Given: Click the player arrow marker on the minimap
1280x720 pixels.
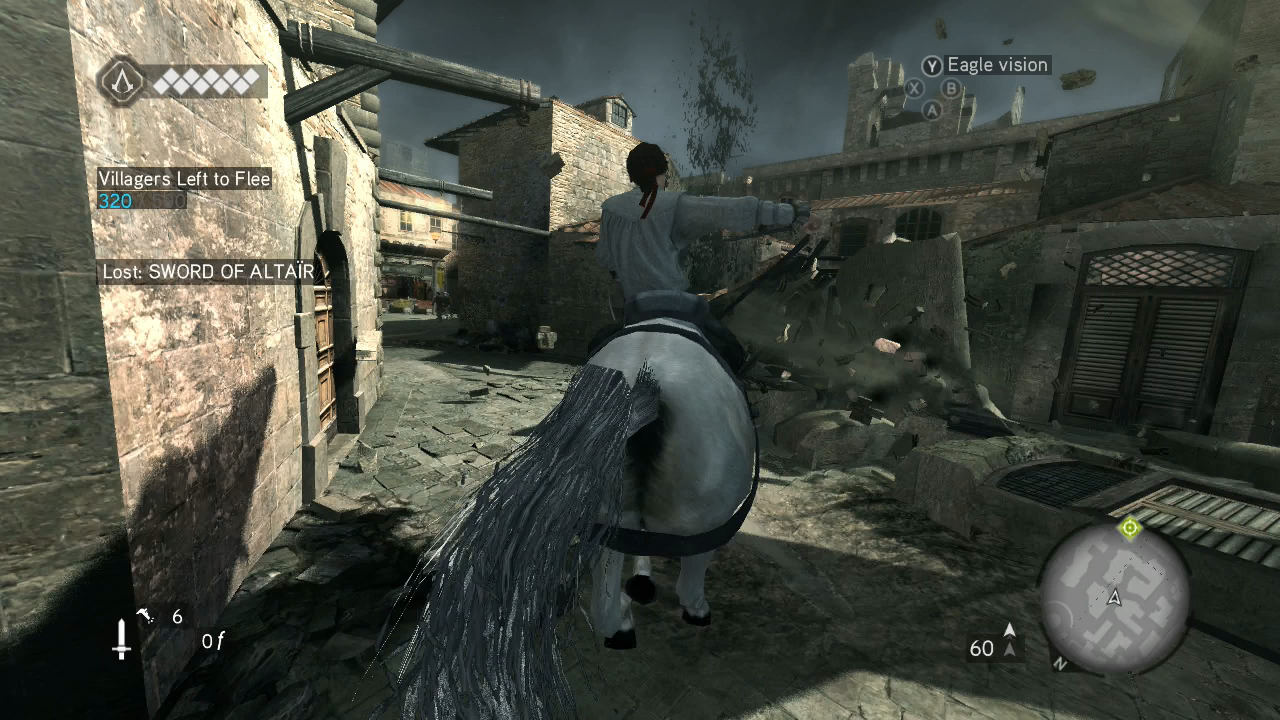Looking at the screenshot, I should point(1113,597).
